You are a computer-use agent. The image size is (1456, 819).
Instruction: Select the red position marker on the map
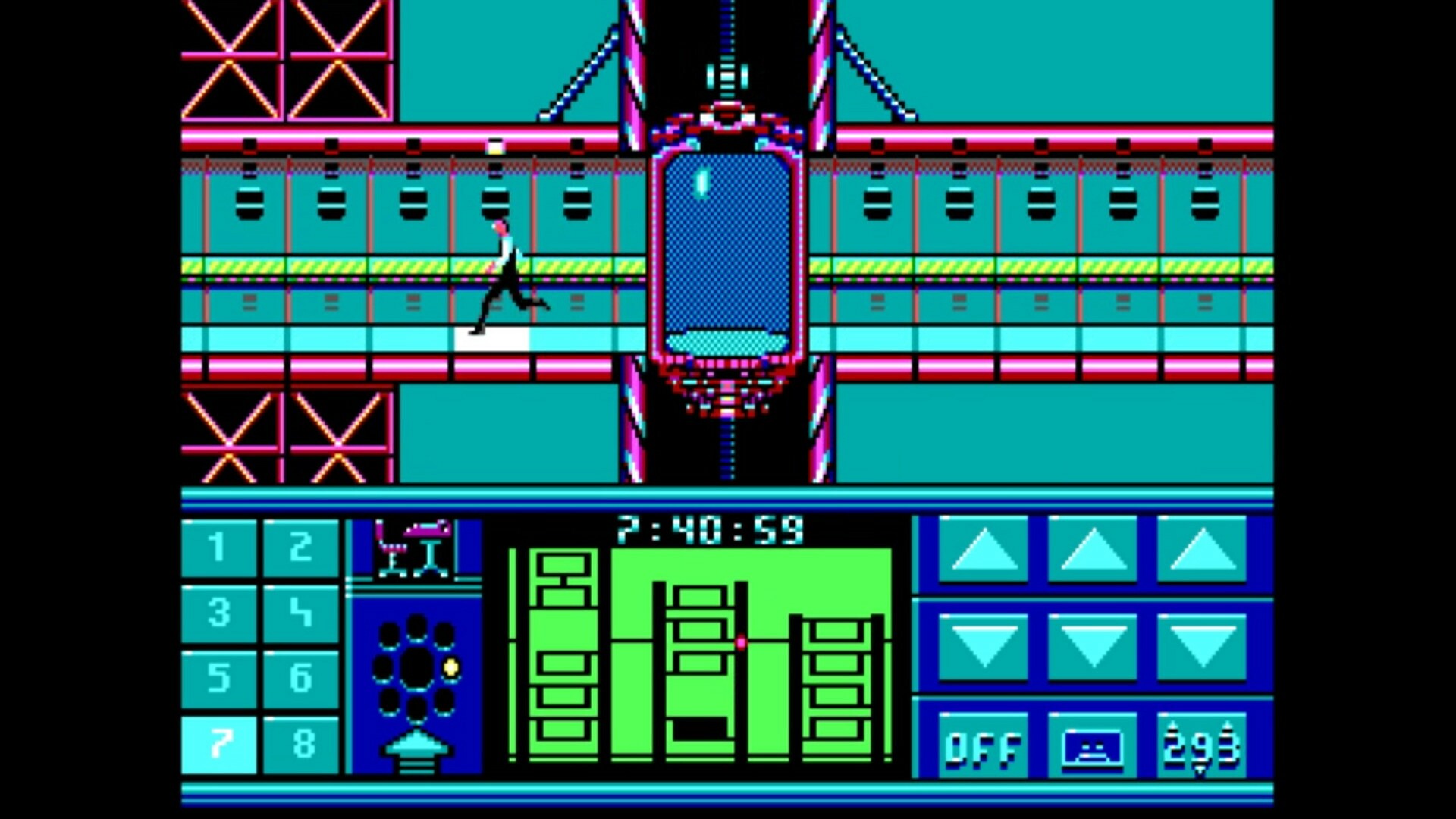point(739,644)
